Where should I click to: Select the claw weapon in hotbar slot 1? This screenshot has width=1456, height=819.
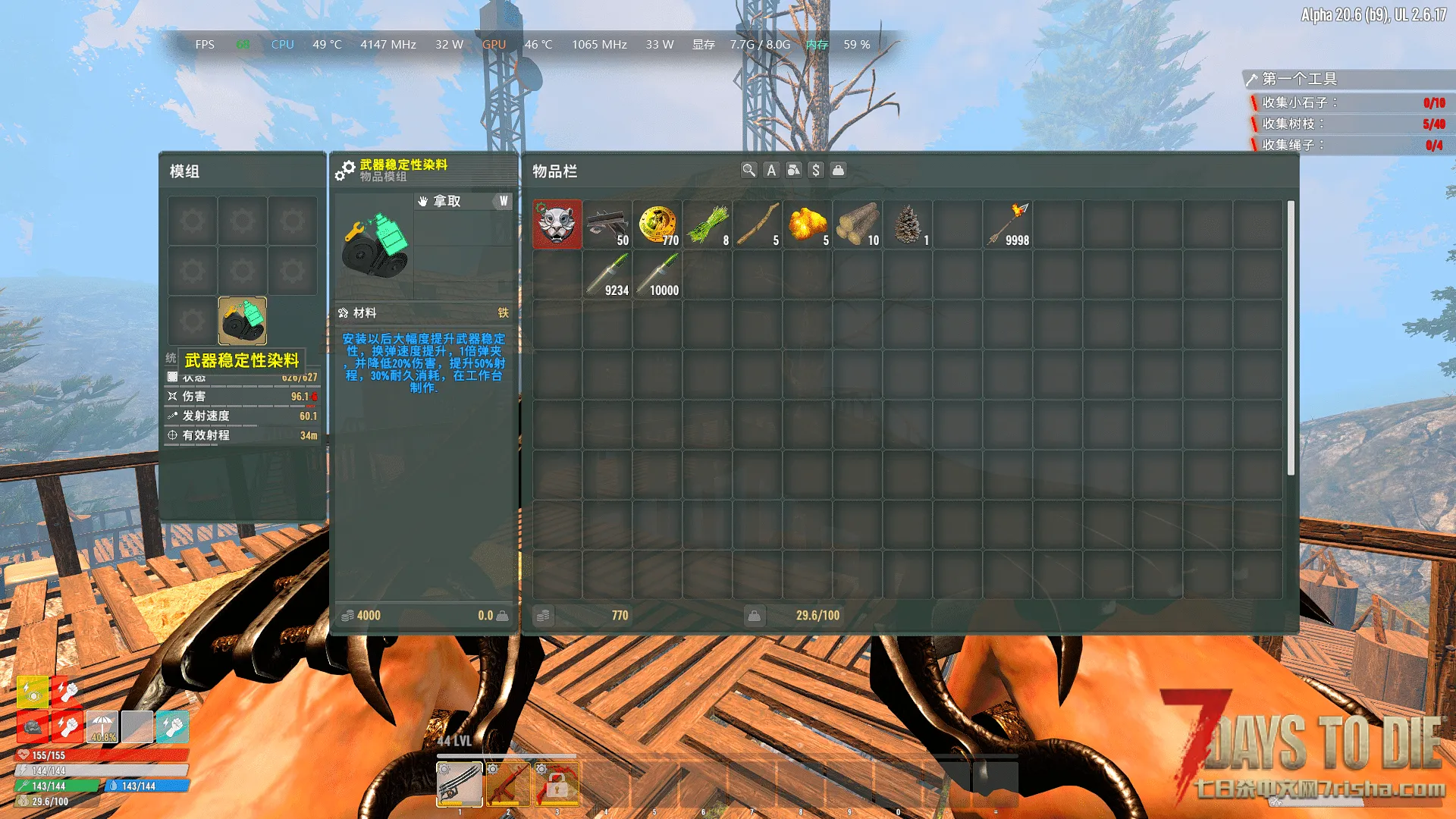(x=460, y=784)
